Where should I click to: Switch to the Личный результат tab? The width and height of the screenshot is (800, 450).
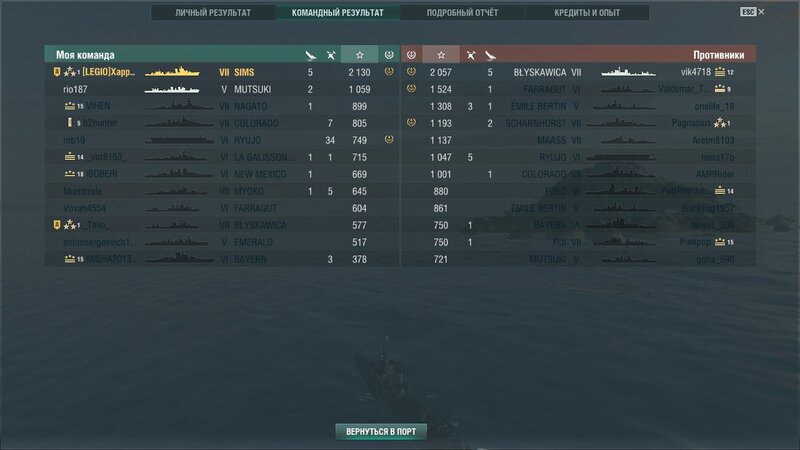213,13
